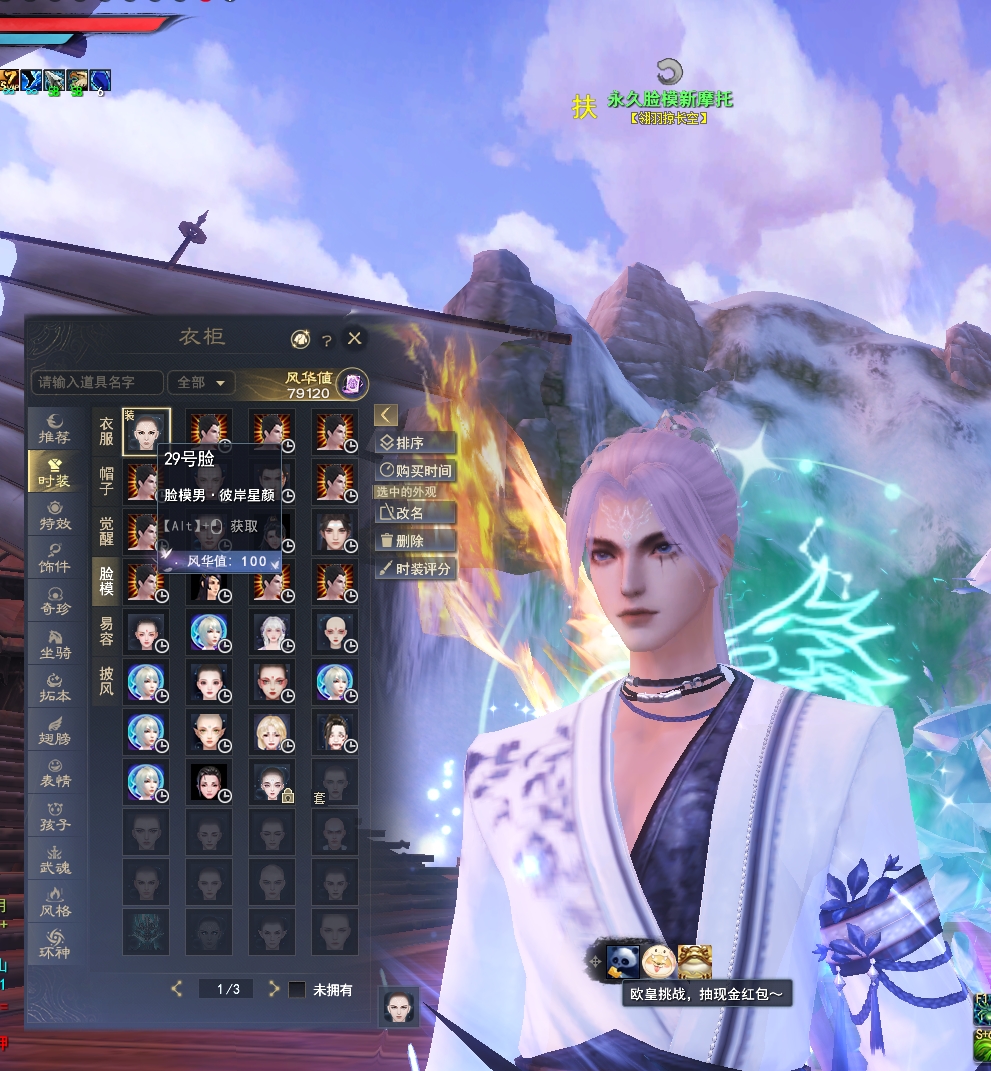Select the 特效 category tab
Screen dimensions: 991x1071
click(54, 515)
